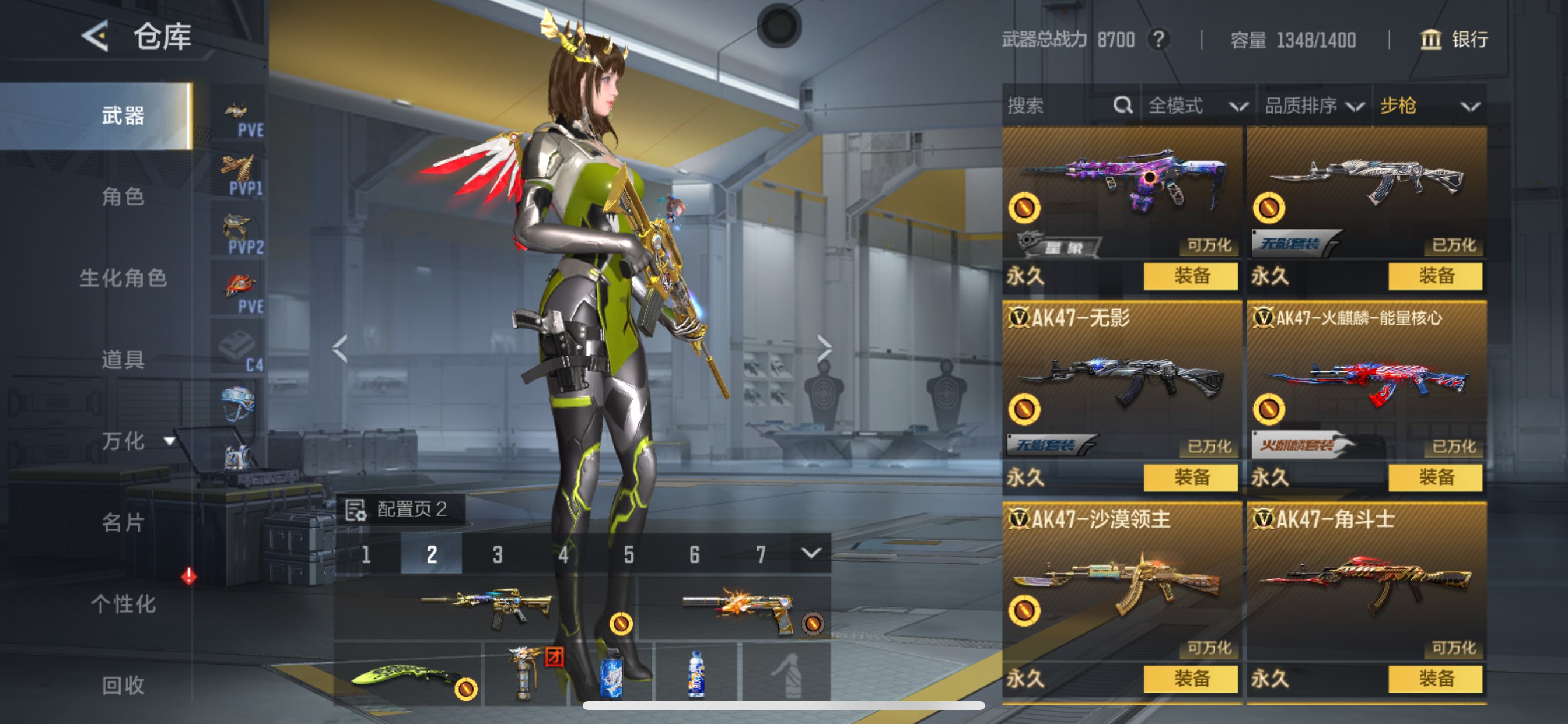1568x724 pixels.
Task: Select the 道具 category
Action: pos(123,360)
